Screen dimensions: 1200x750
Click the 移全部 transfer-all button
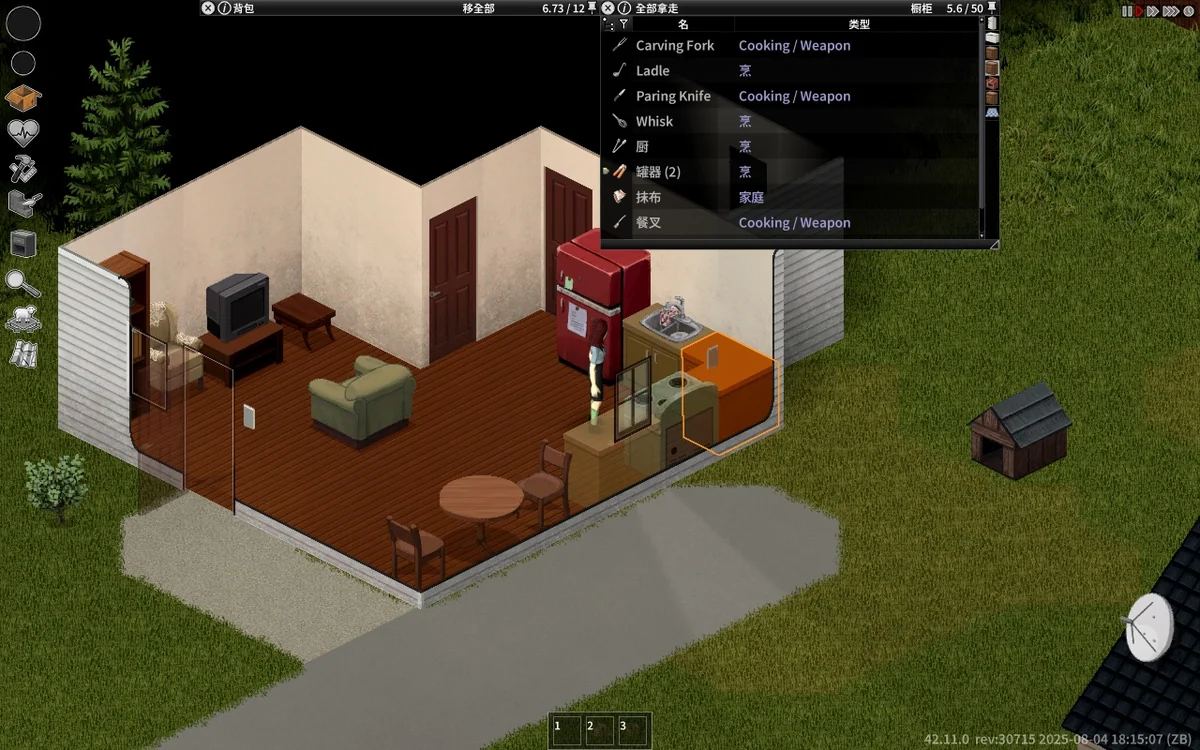click(x=478, y=8)
